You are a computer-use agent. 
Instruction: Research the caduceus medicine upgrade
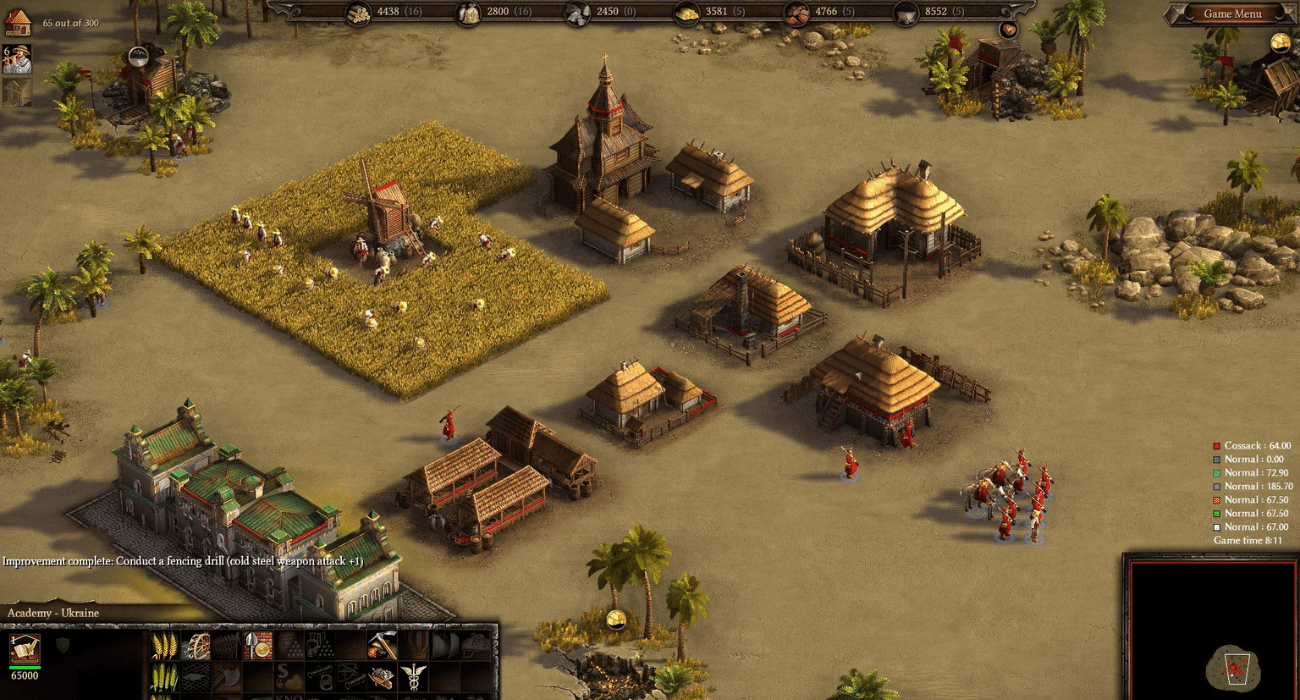click(413, 677)
